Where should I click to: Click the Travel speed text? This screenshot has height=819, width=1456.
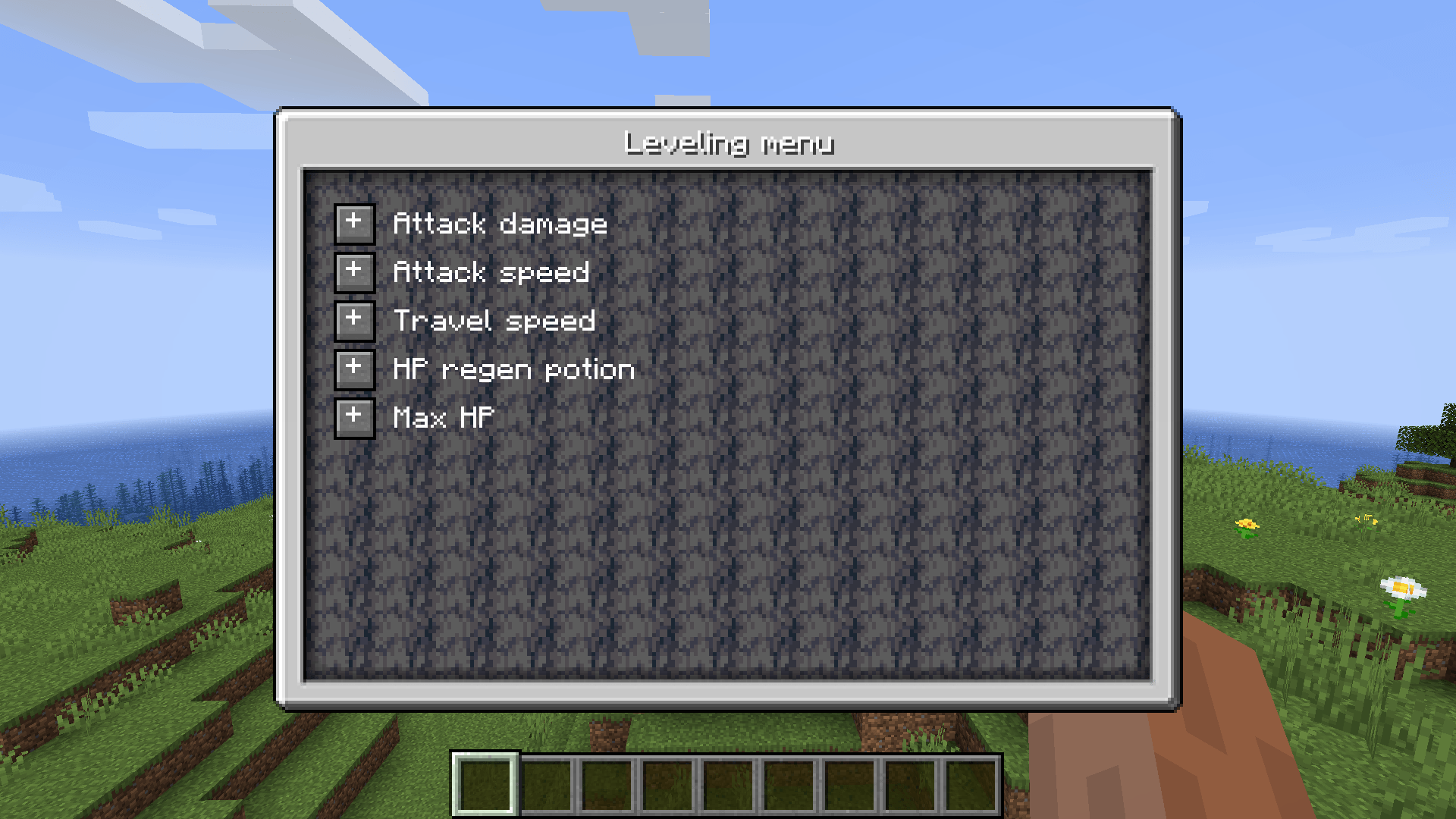pyautogui.click(x=494, y=320)
